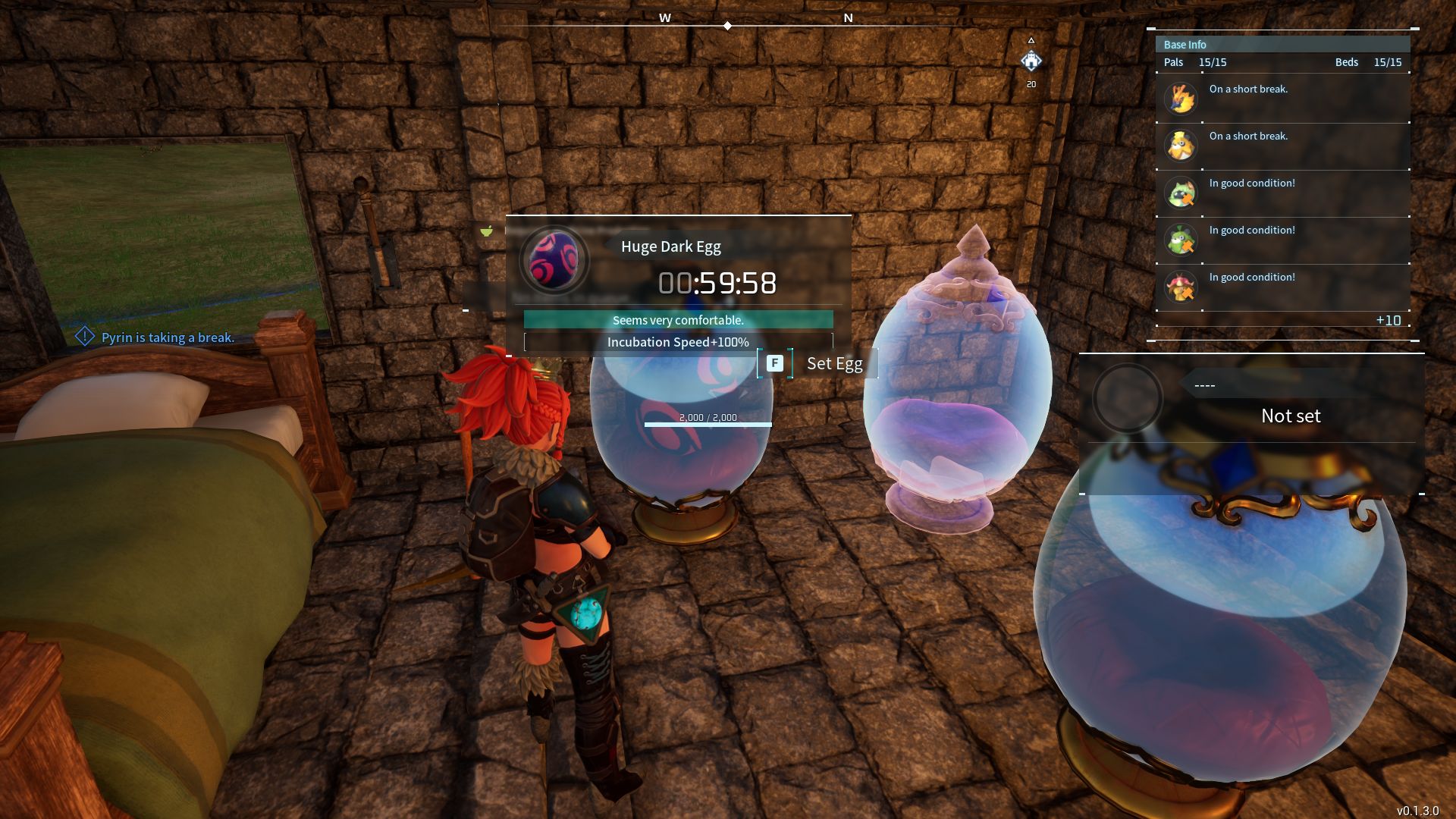The width and height of the screenshot is (1456, 819).
Task: Select the flame fox pal row
Action: (1282, 99)
